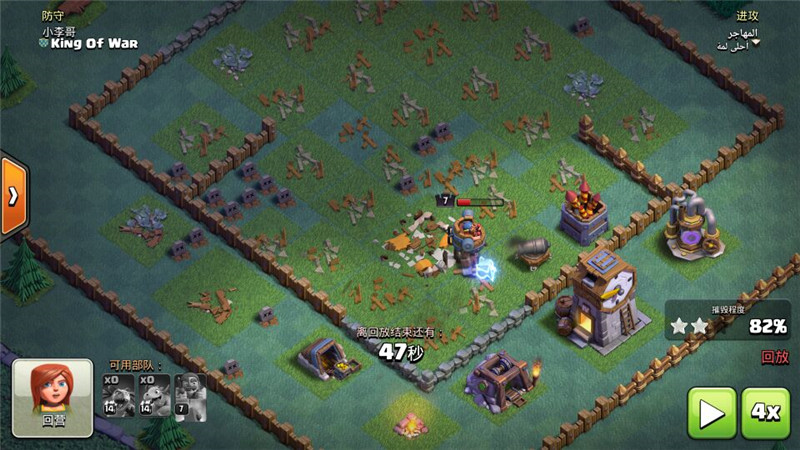Viewport: 800px width, 450px height.
Task: Tap the 回营 return home button
Action: (53, 398)
